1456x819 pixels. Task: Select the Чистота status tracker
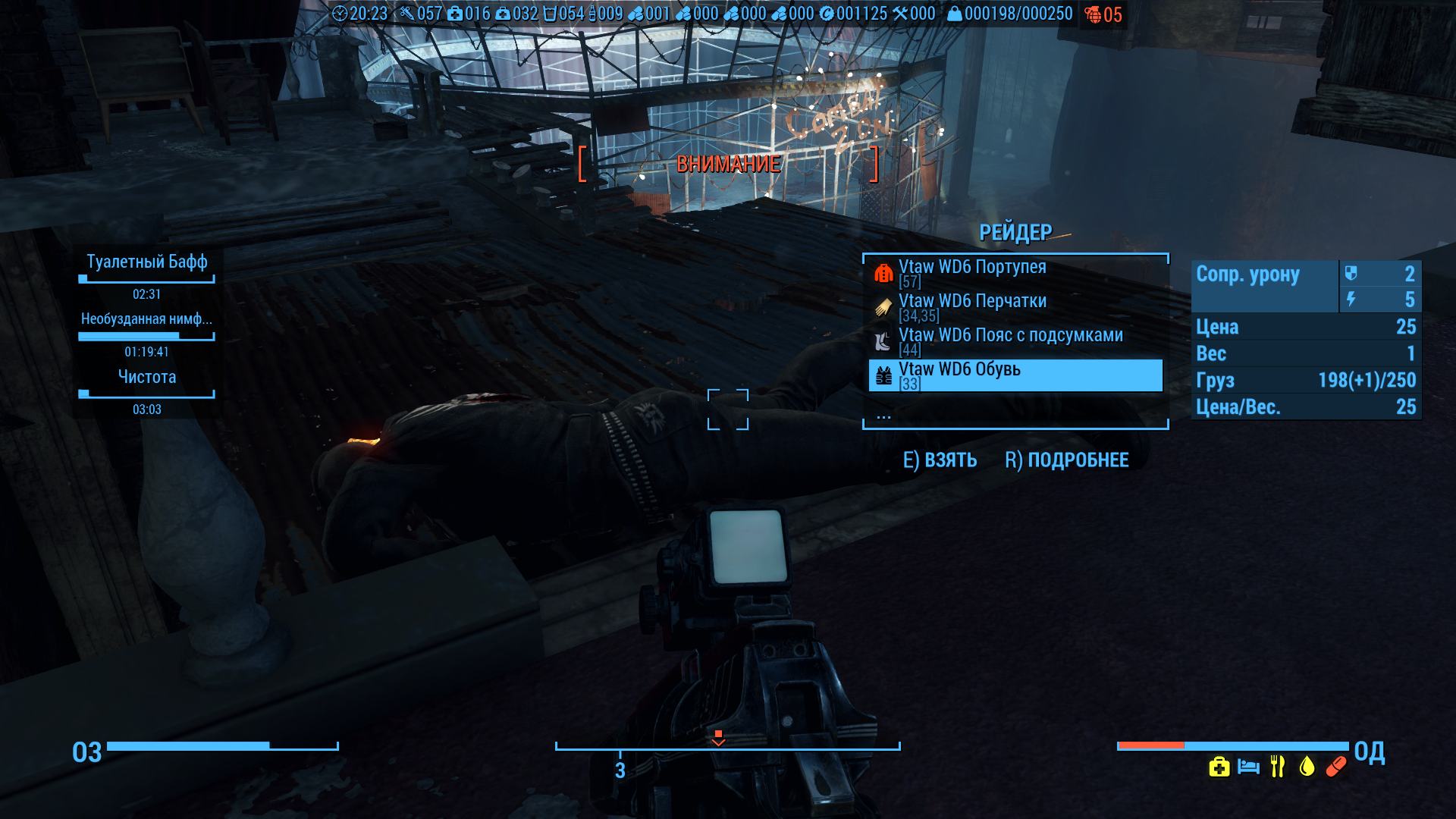point(146,378)
